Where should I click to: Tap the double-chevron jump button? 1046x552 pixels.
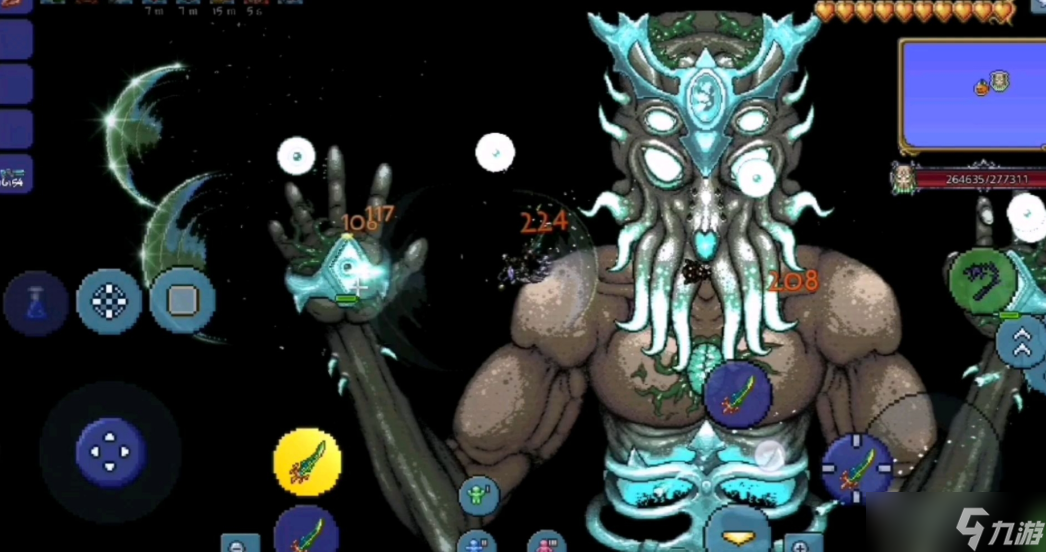[1022, 343]
